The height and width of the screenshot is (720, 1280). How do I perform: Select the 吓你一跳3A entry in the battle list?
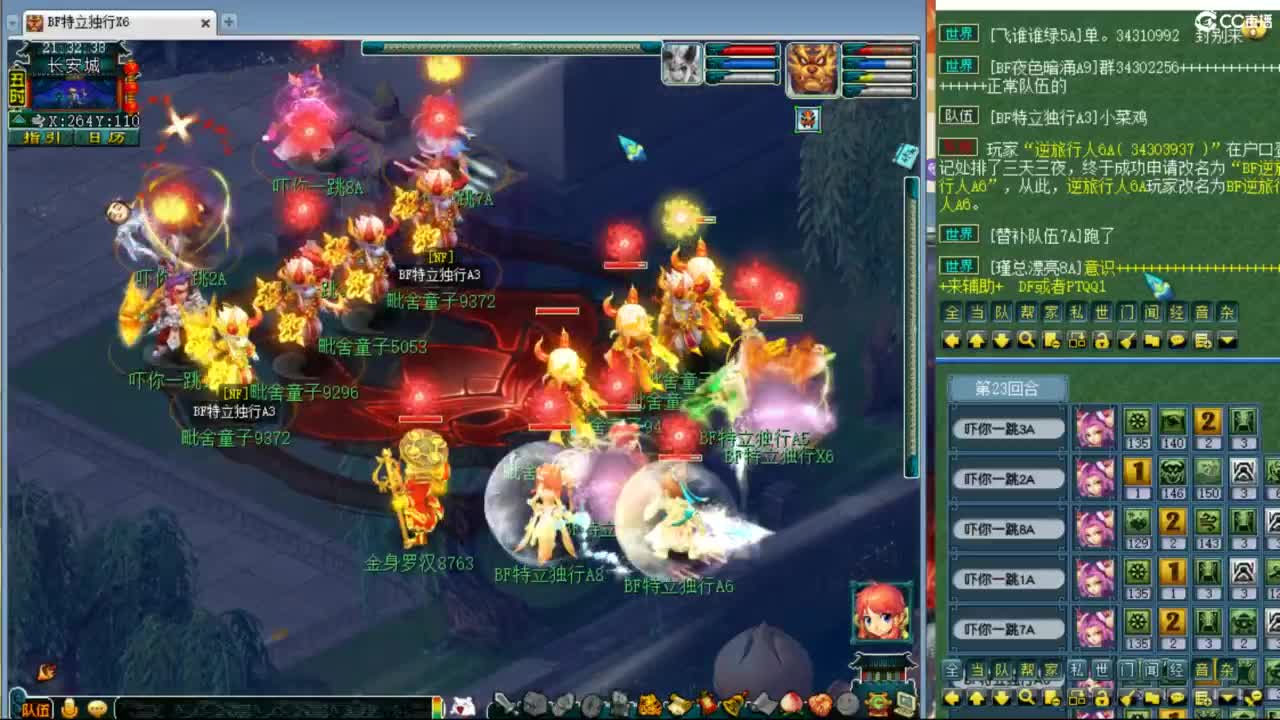[1005, 427]
